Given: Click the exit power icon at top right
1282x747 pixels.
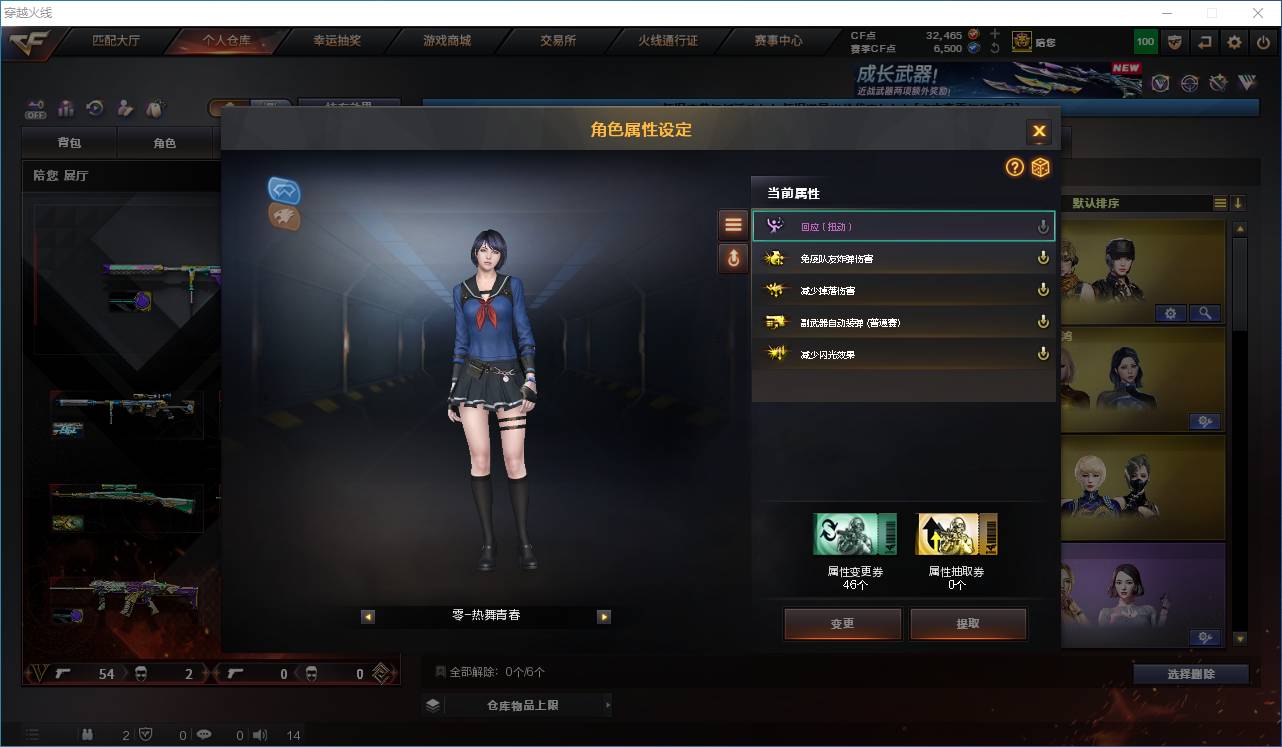Looking at the screenshot, I should 1261,41.
